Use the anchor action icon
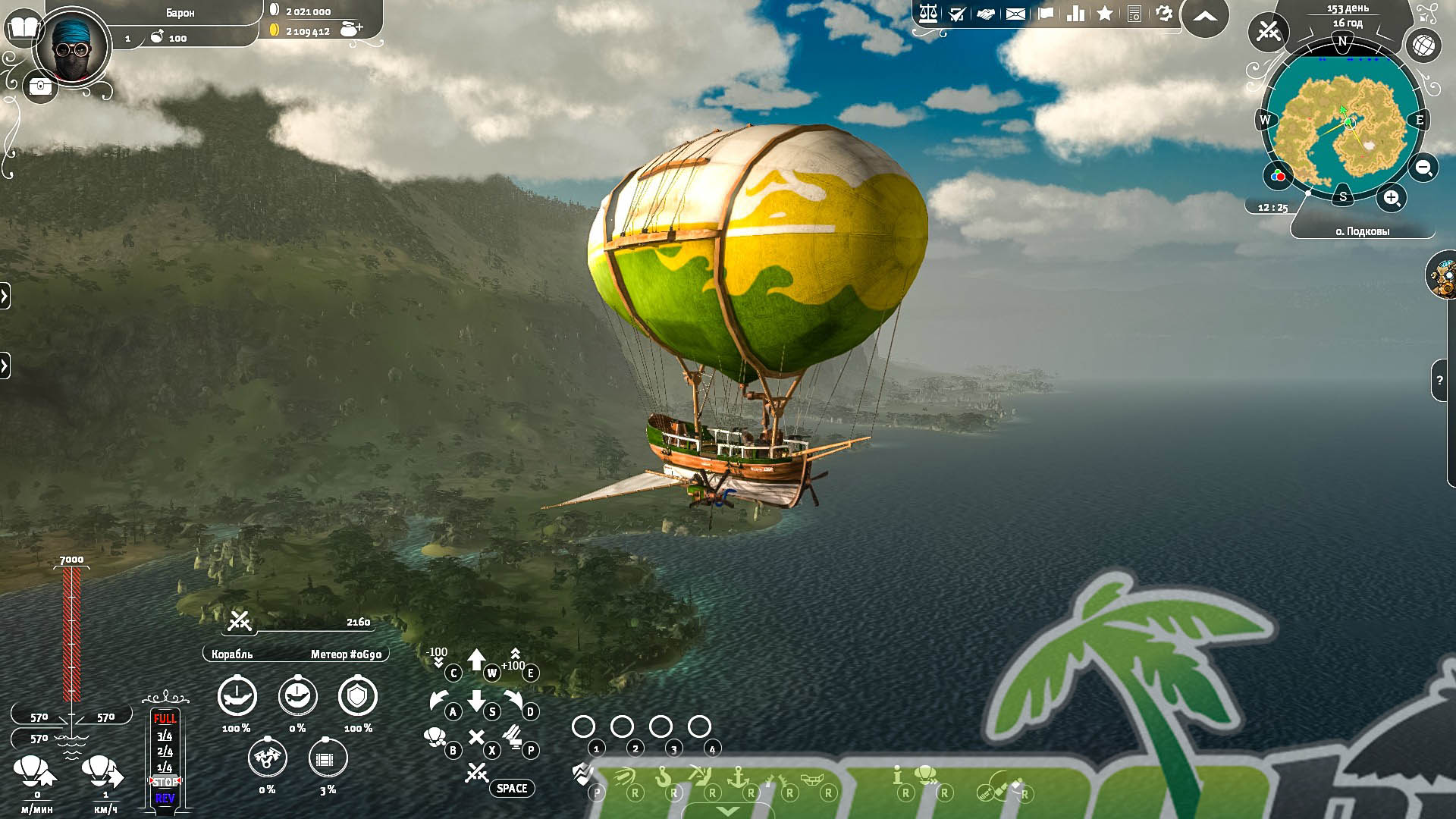1456x819 pixels. click(x=737, y=777)
